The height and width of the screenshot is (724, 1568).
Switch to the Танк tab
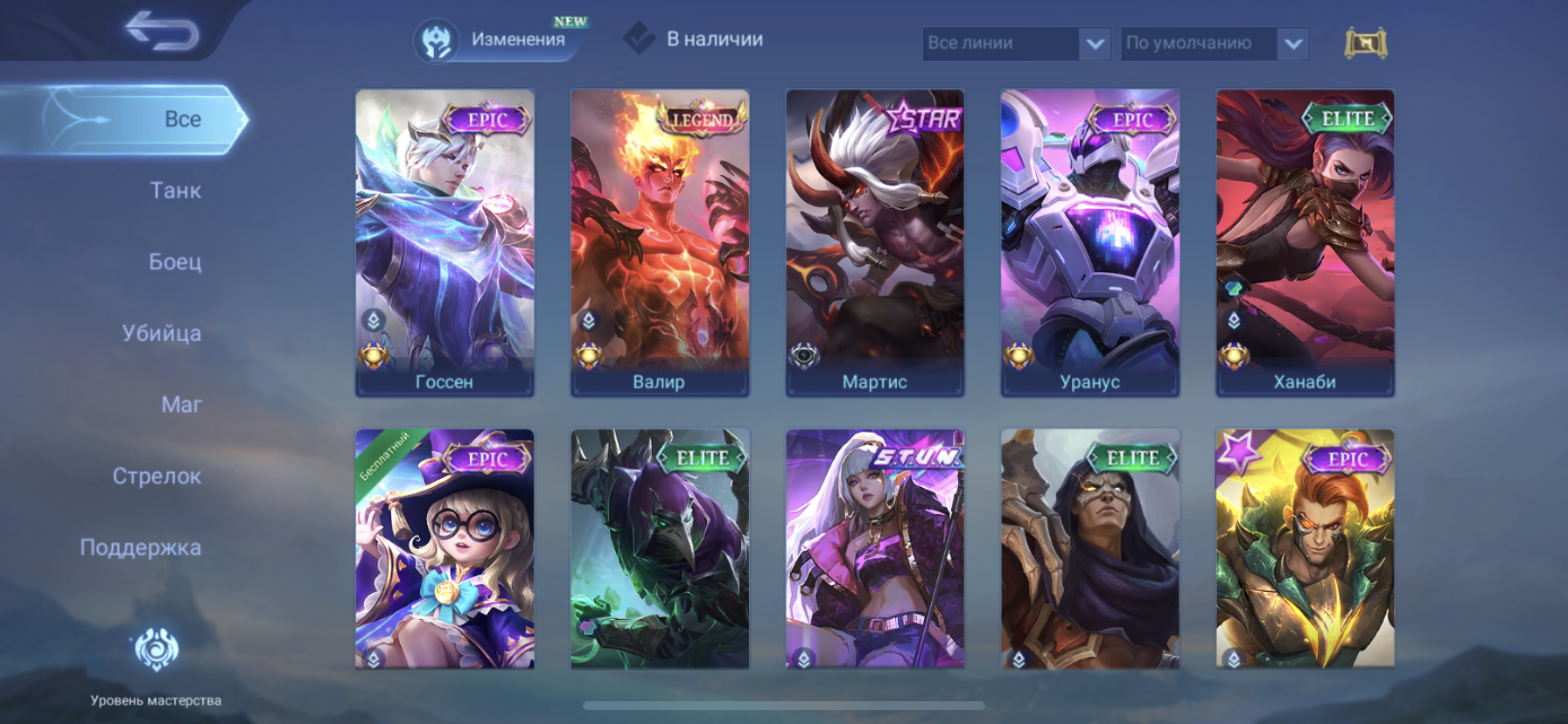point(175,191)
